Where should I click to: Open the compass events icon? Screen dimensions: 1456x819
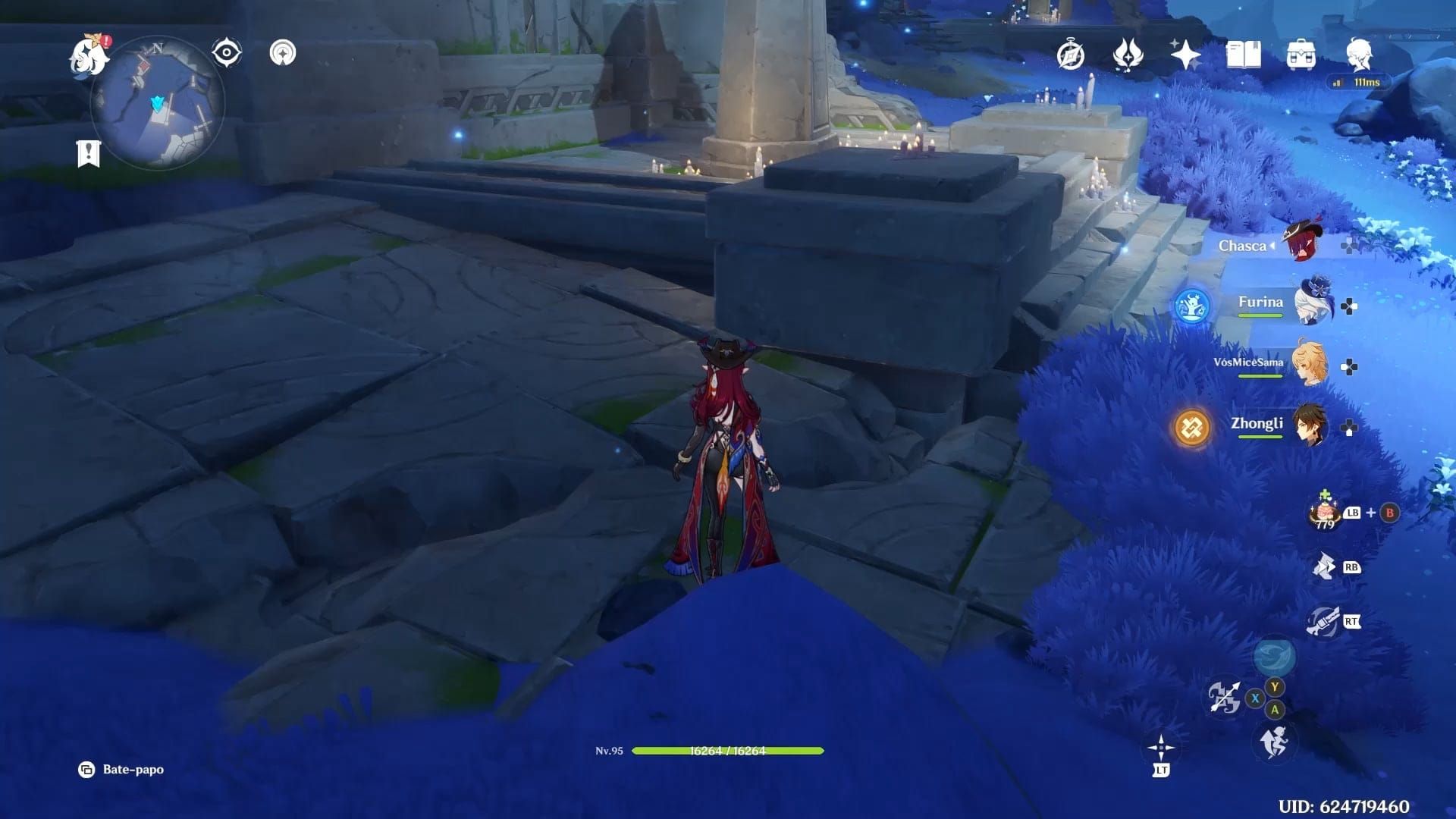tap(1071, 55)
